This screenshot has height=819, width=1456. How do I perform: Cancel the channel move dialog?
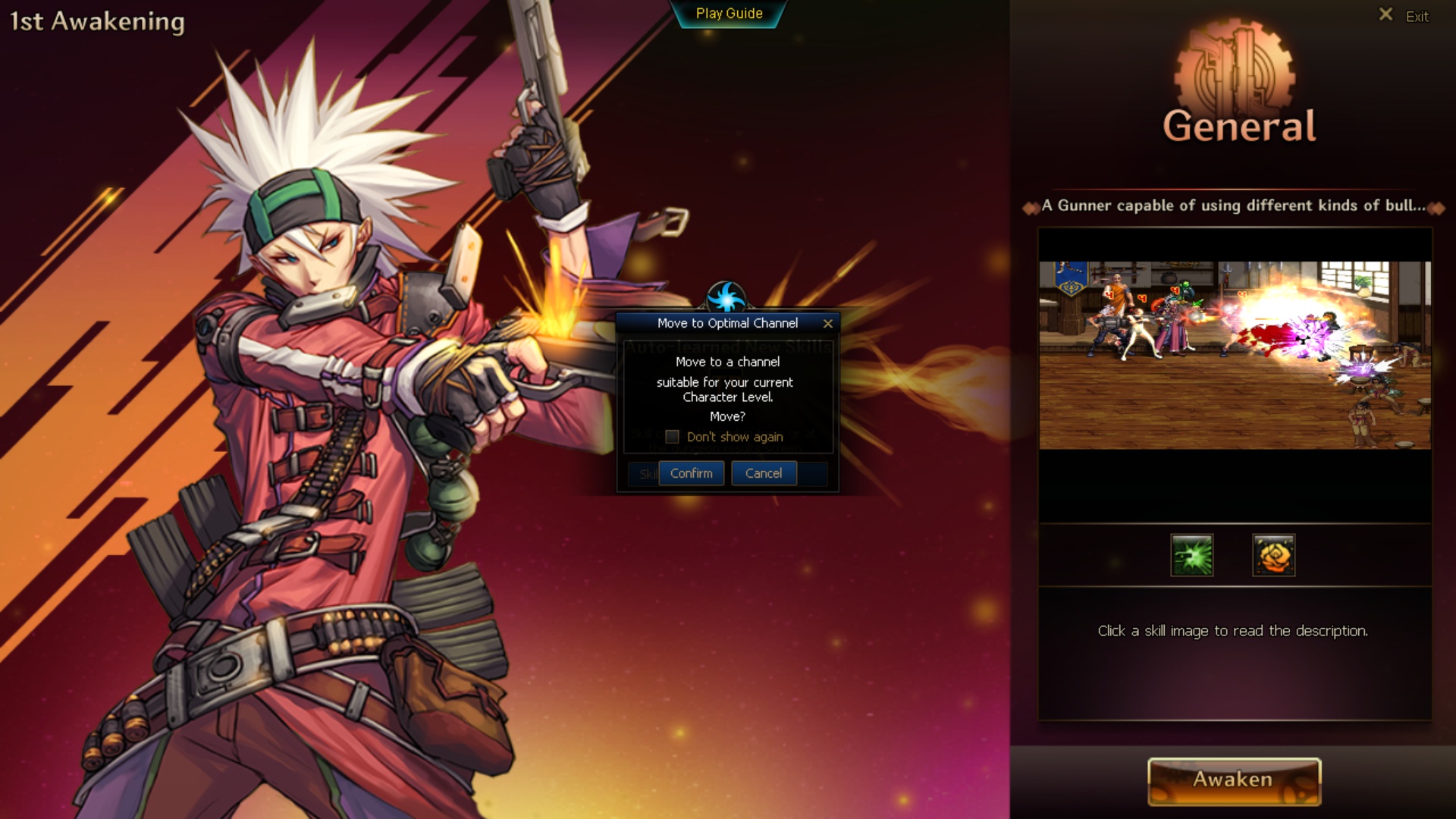pos(763,473)
